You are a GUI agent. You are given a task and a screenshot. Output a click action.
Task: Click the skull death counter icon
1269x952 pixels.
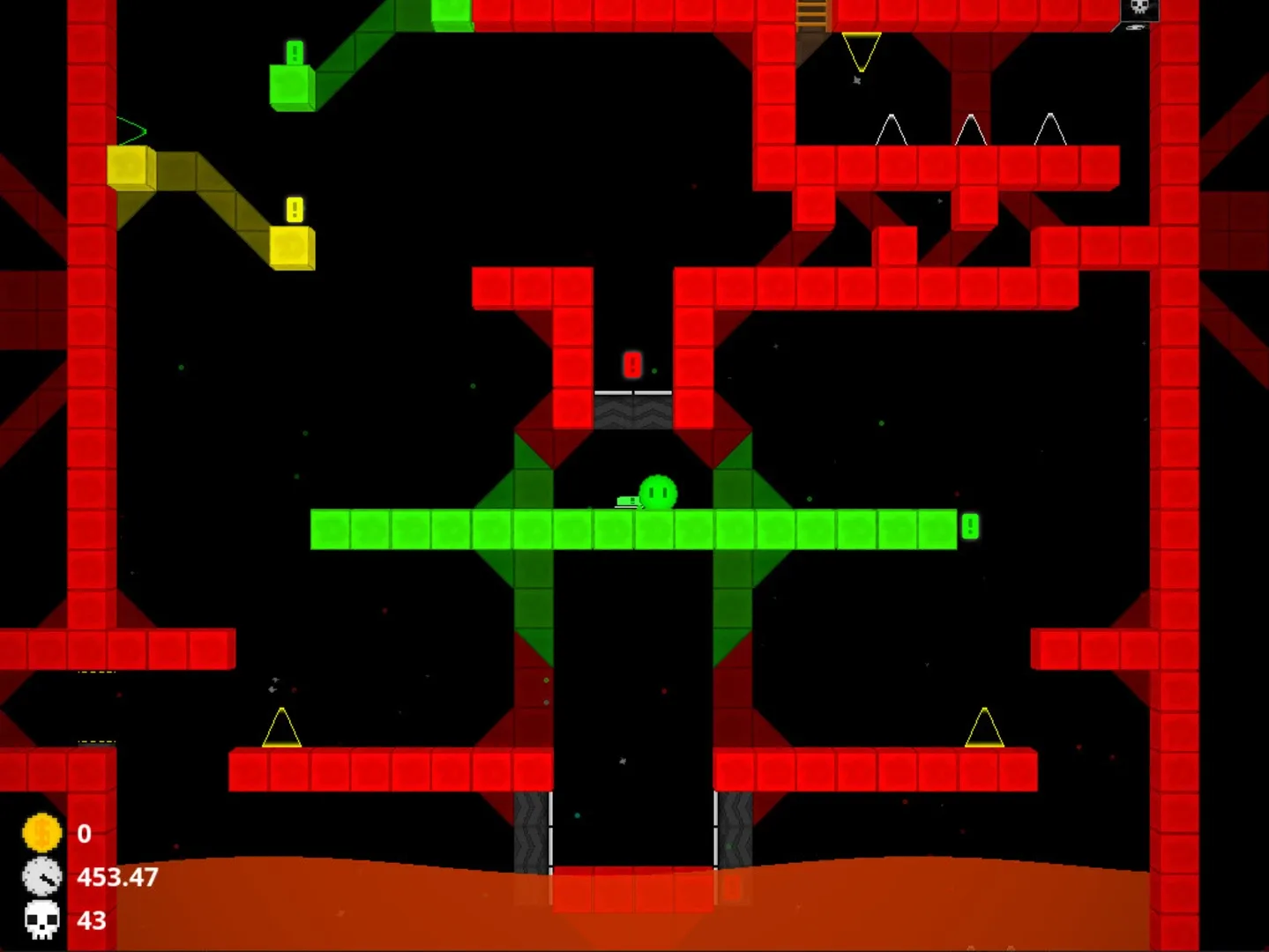point(41,920)
